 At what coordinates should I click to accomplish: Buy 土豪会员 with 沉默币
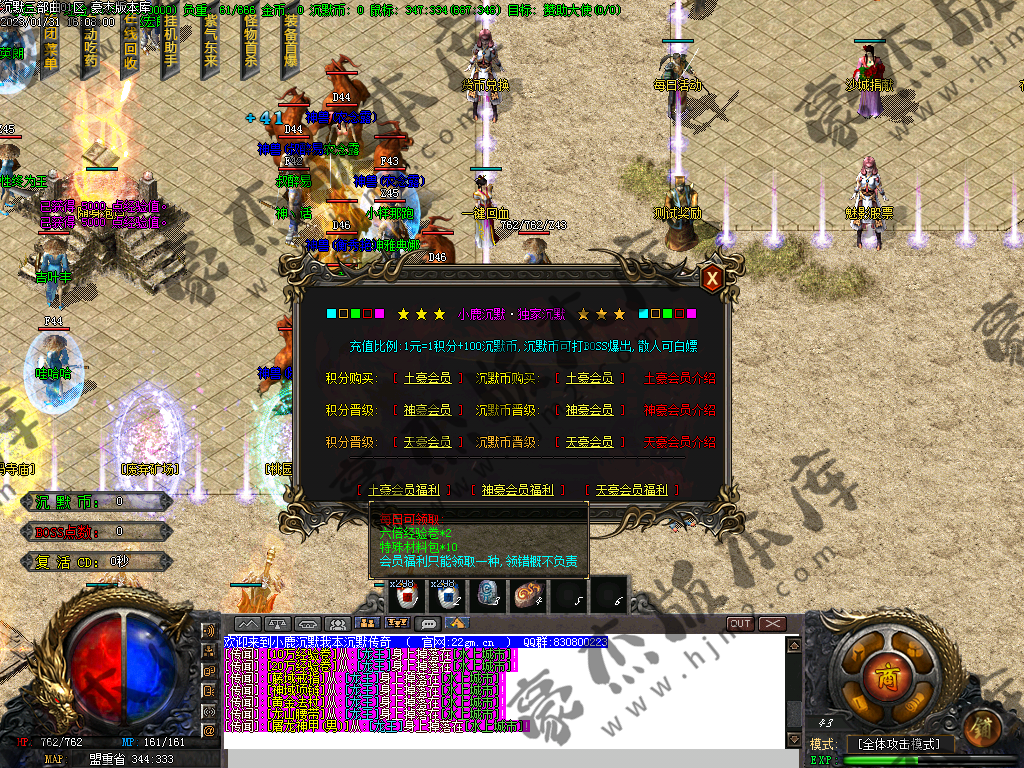point(589,379)
